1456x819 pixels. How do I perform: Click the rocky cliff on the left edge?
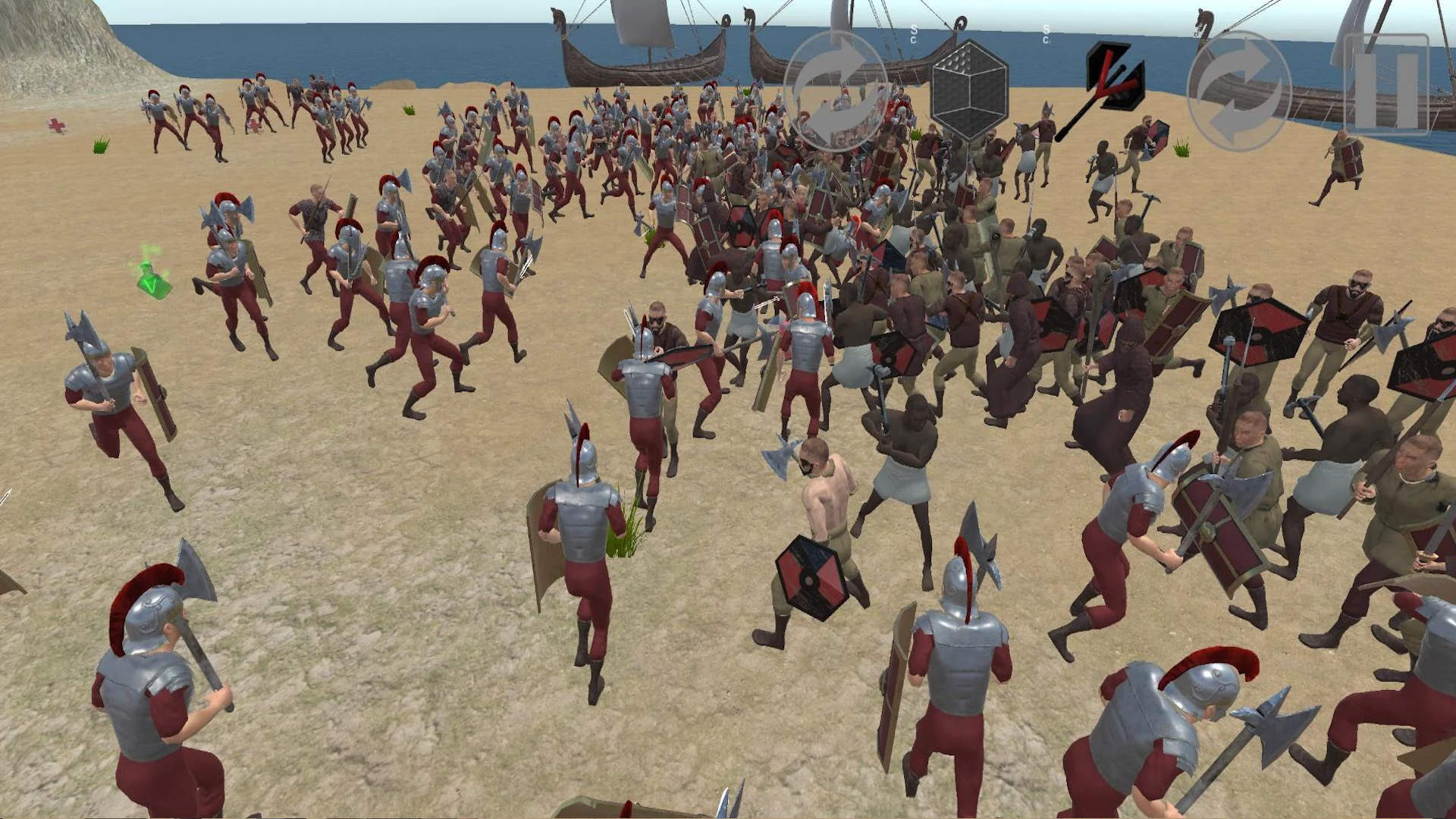pos(45,45)
